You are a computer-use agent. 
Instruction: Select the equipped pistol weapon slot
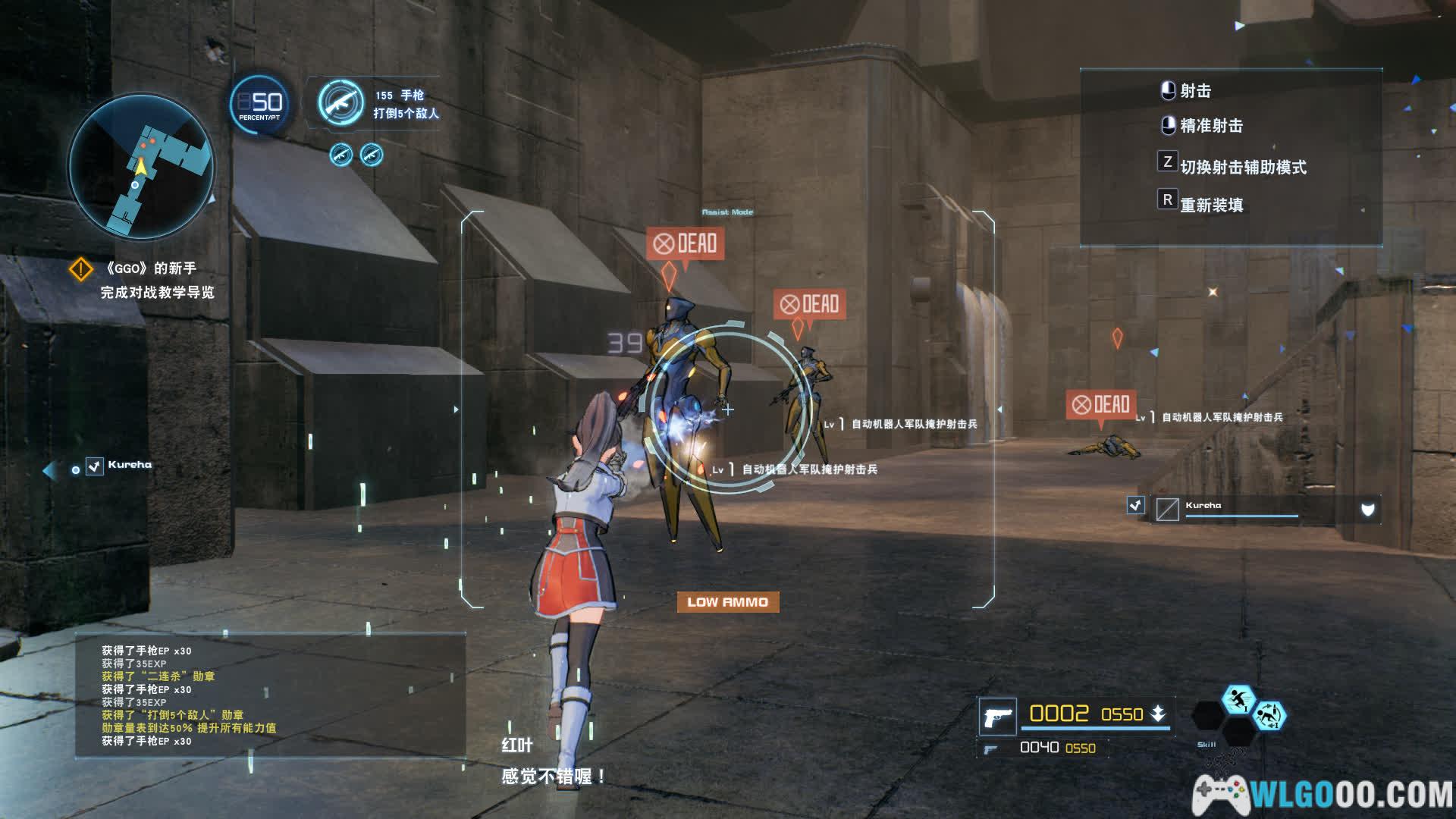point(997,716)
